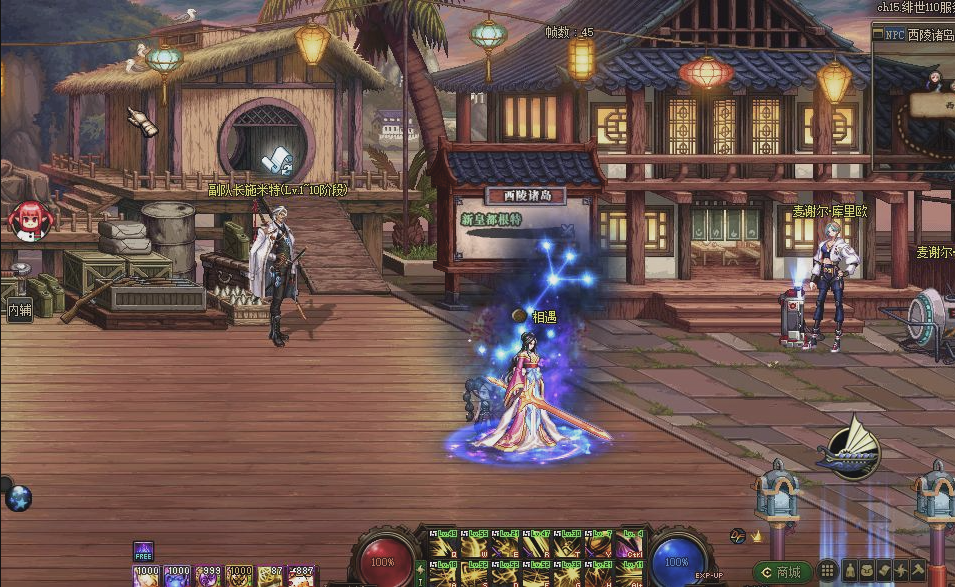Screen dimensions: 955x587
Task: Click the blue orb icon at left edge
Action: click(x=18, y=499)
